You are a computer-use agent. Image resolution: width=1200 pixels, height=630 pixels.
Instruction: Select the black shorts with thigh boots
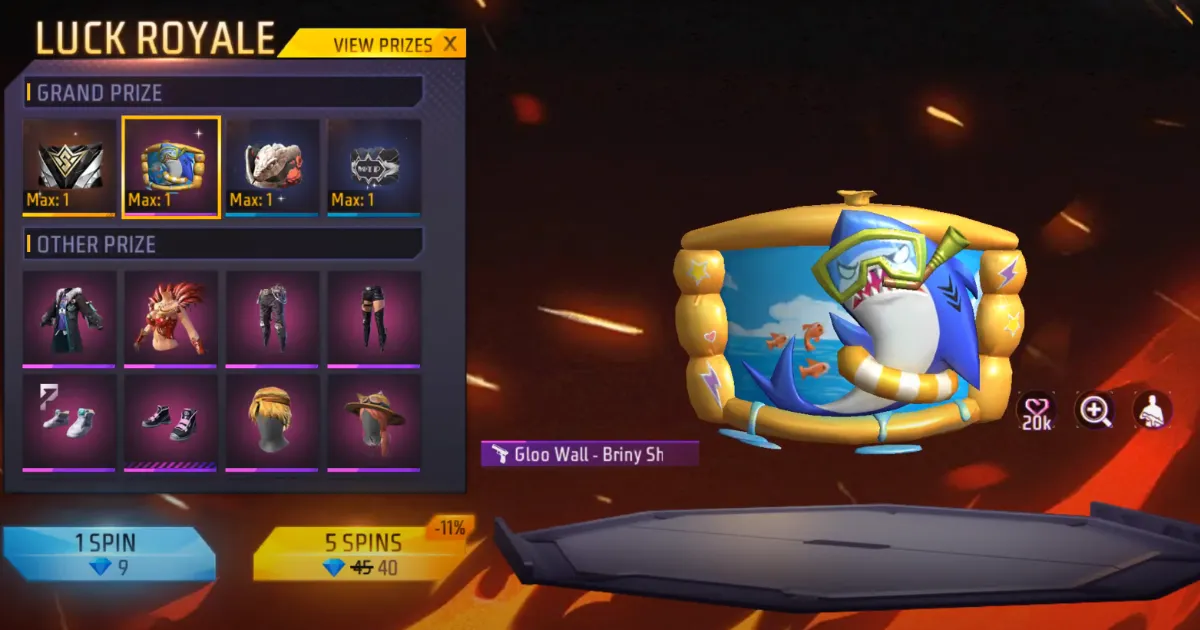375,318
